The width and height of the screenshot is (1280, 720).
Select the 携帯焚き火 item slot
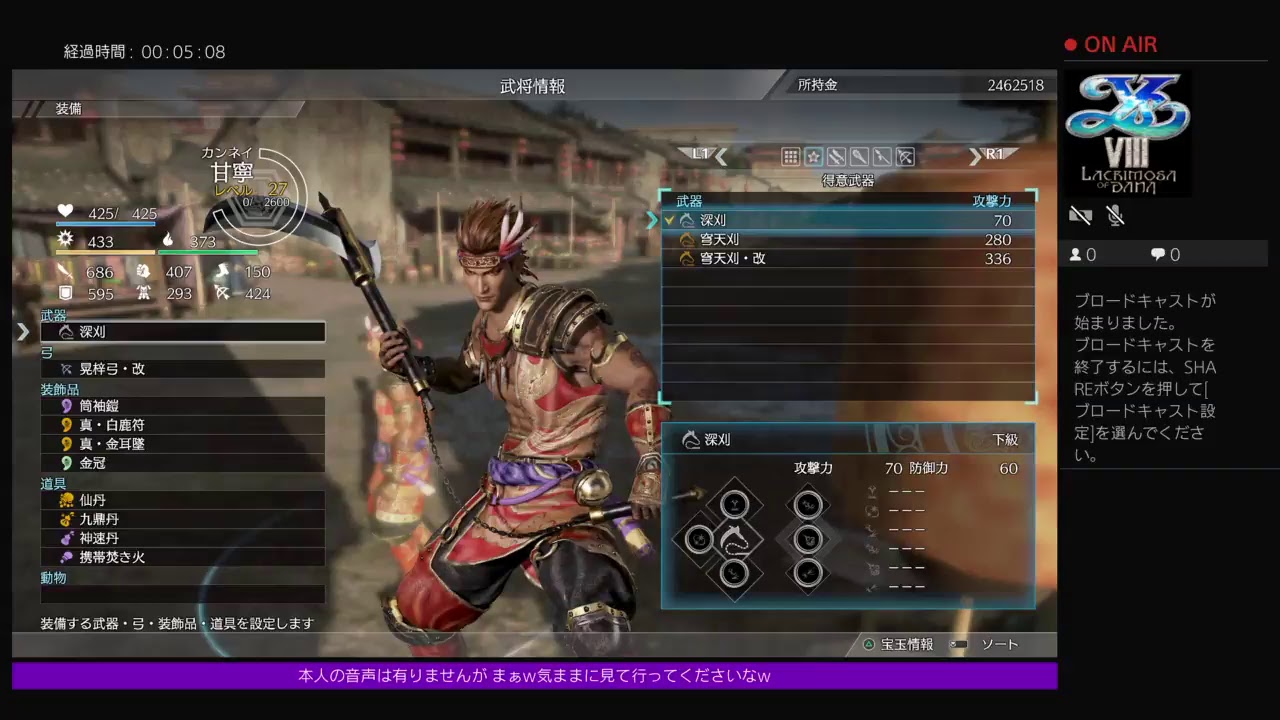(182, 557)
